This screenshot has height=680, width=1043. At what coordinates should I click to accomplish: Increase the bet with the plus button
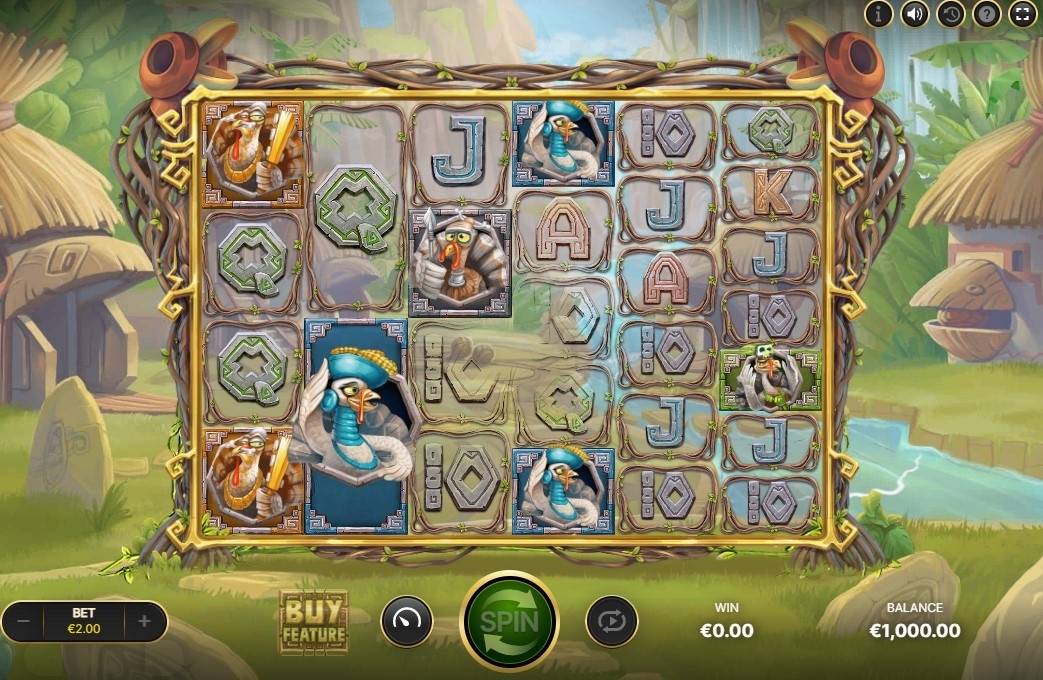click(x=144, y=621)
